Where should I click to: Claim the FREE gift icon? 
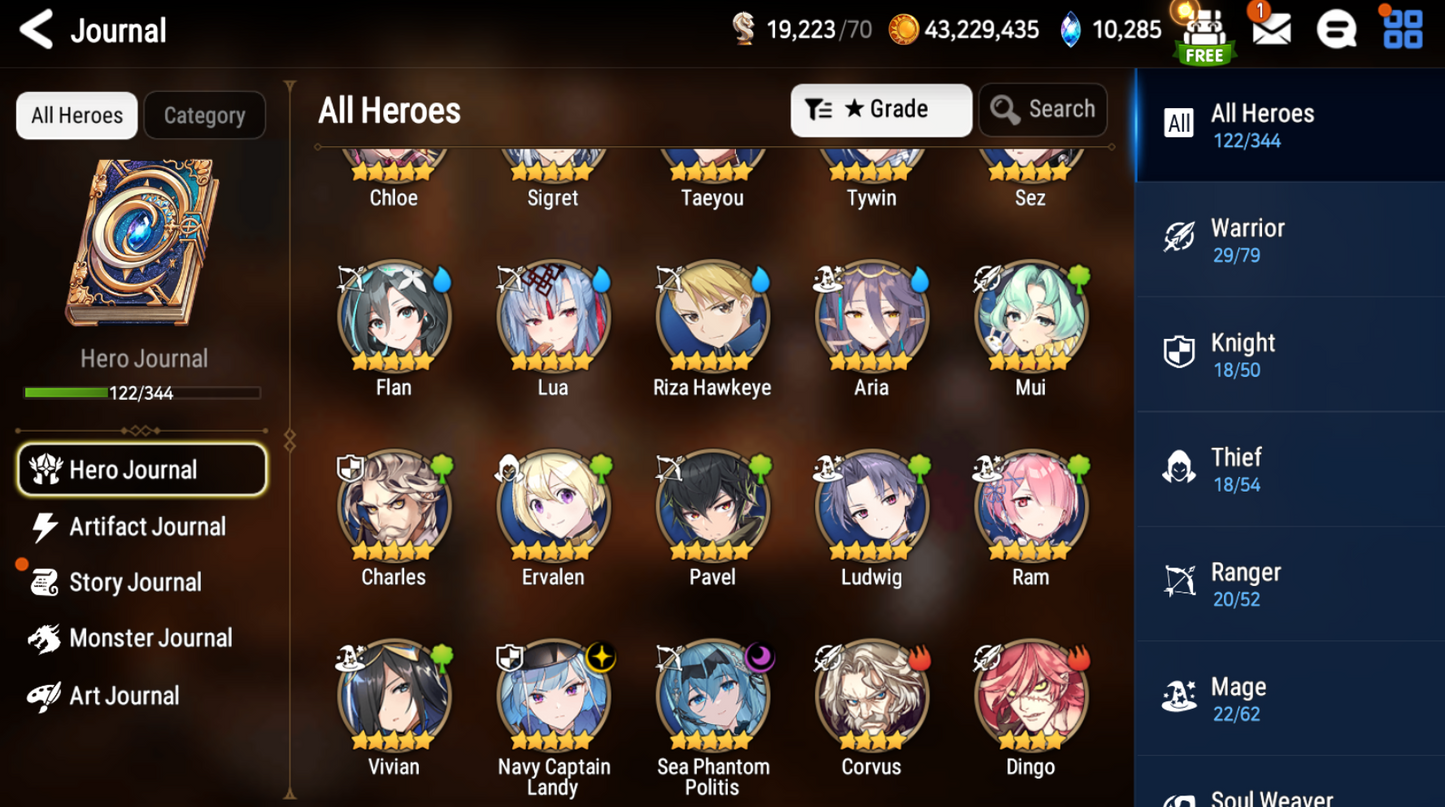pos(1205,35)
